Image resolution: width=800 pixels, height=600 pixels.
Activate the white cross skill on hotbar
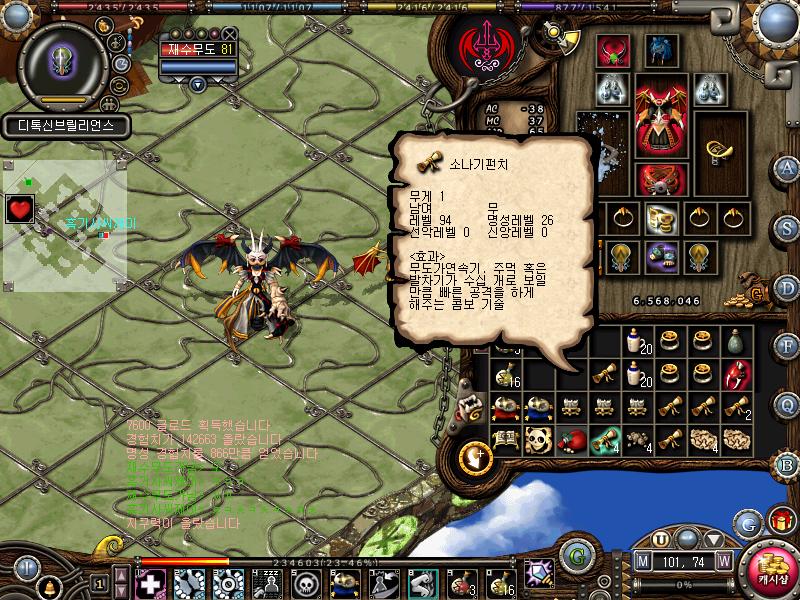[x=148, y=582]
